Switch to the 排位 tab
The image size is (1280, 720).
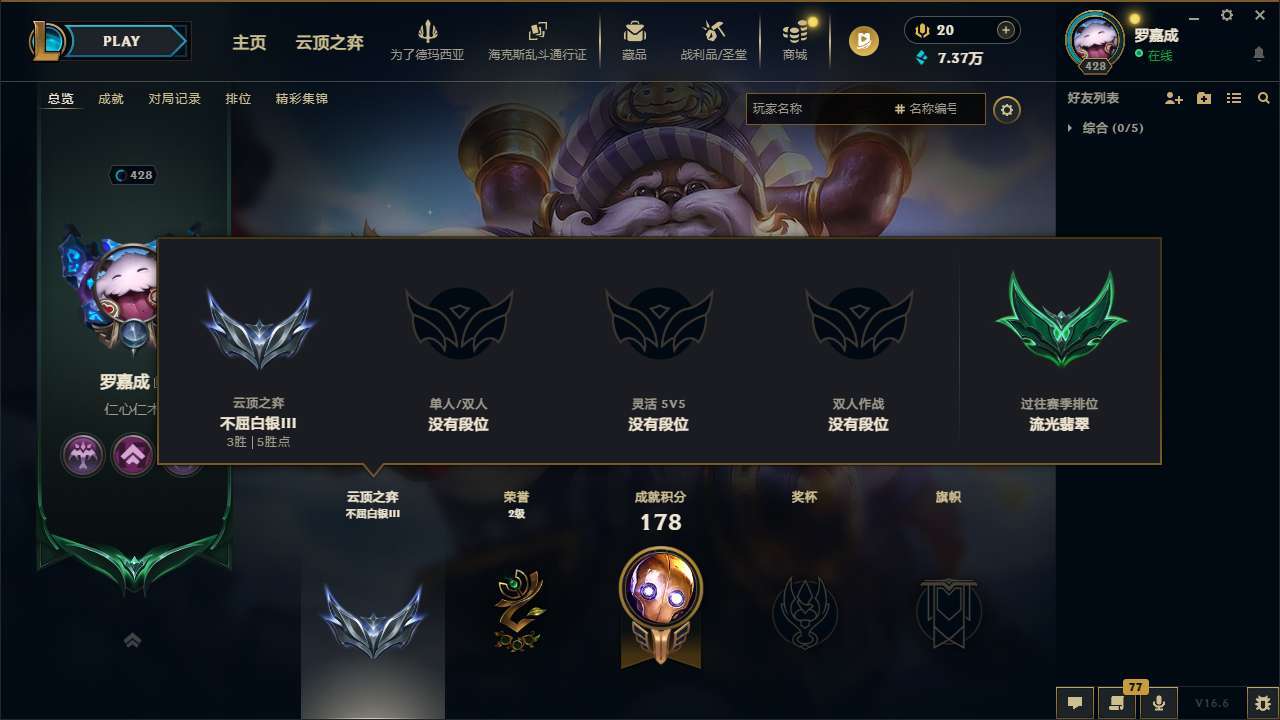coord(238,99)
